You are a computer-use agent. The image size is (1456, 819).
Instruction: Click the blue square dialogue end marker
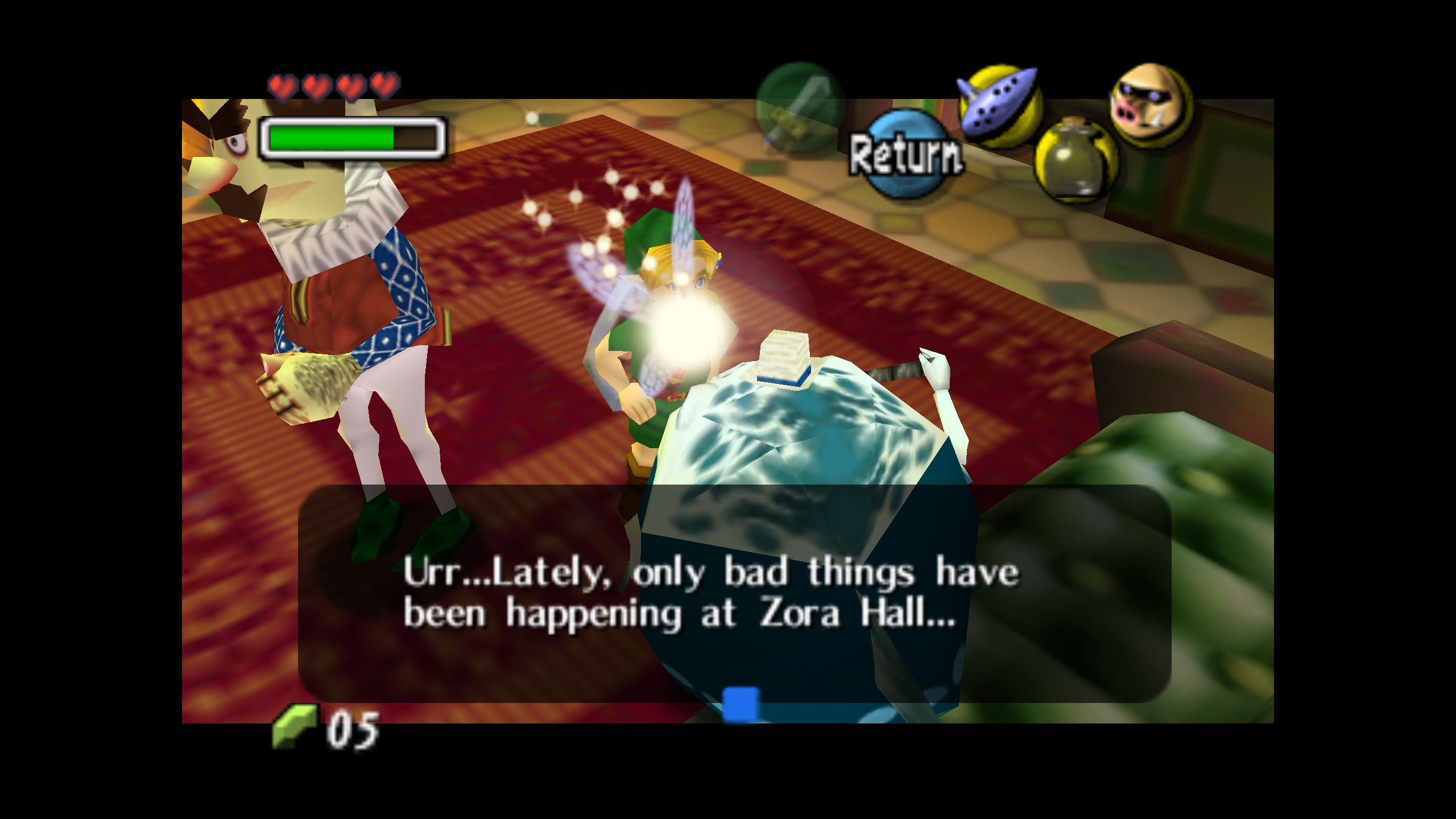741,704
